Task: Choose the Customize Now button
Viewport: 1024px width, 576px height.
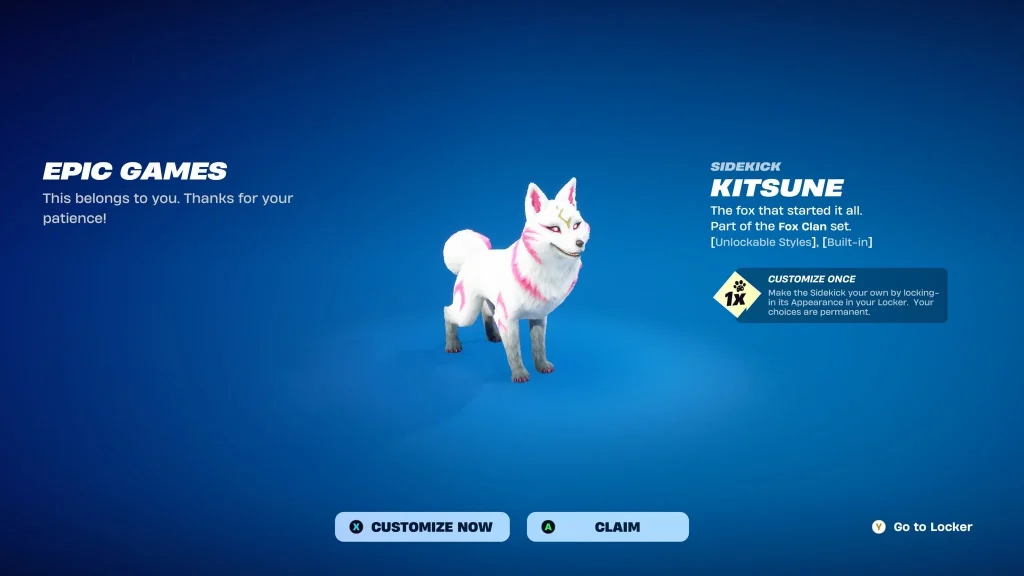Action: (x=422, y=527)
